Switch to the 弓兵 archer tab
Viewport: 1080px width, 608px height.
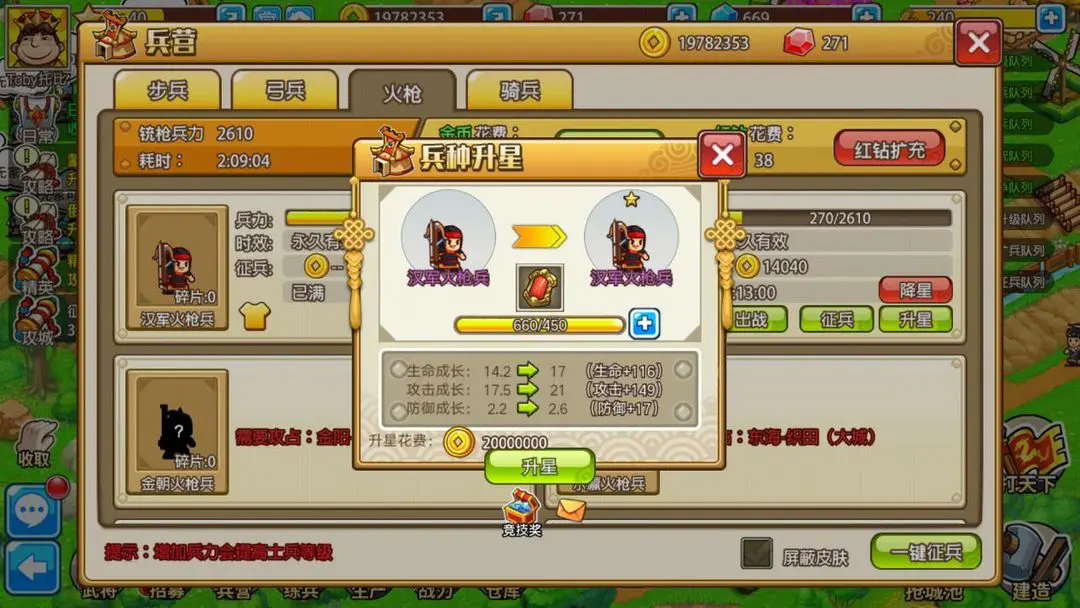[x=285, y=90]
